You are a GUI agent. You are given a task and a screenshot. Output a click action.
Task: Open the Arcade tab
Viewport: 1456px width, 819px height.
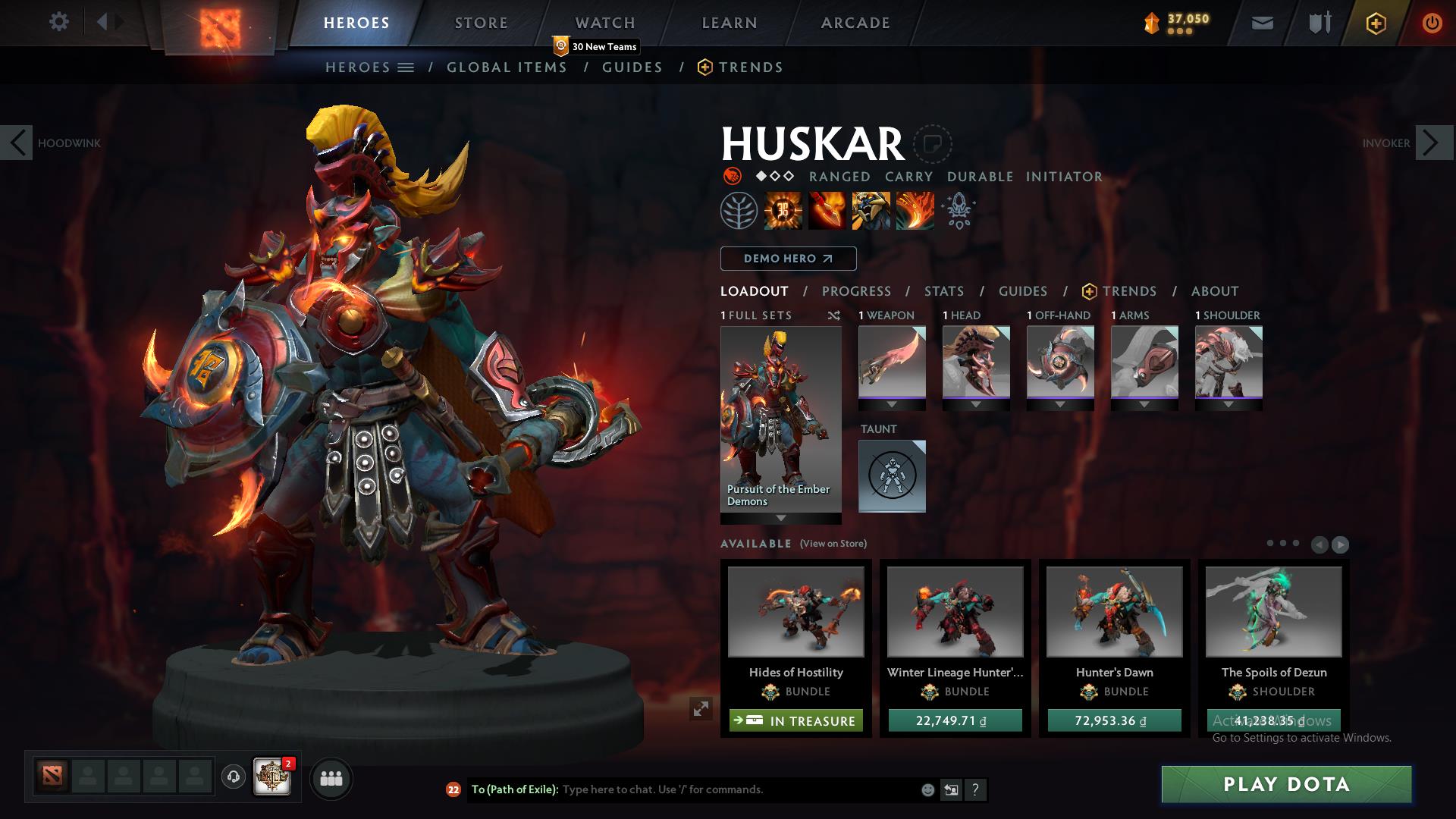855,23
